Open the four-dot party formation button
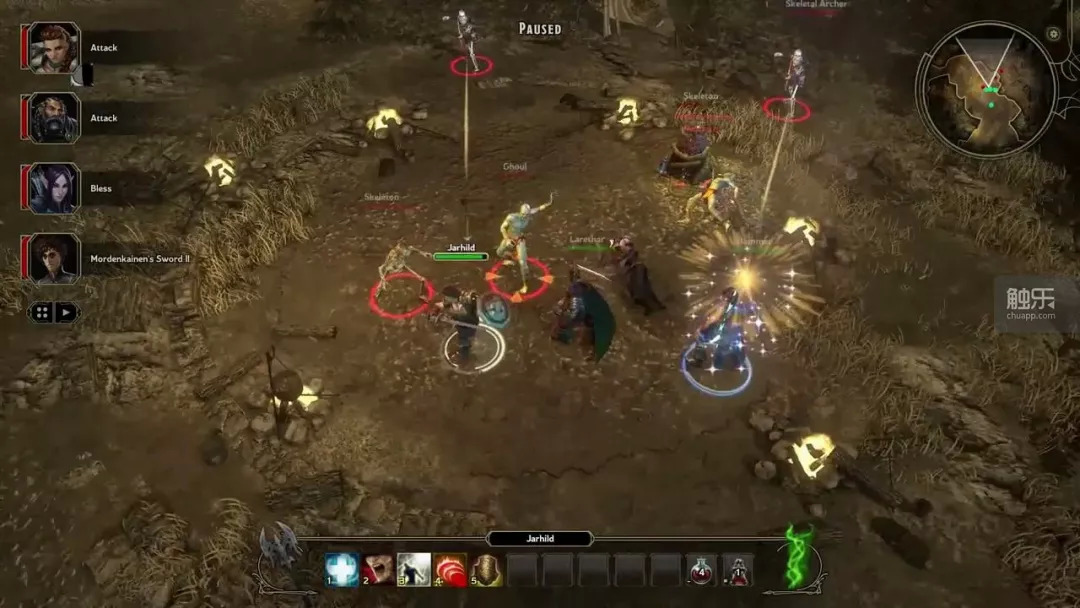The image size is (1080, 608). (x=42, y=312)
